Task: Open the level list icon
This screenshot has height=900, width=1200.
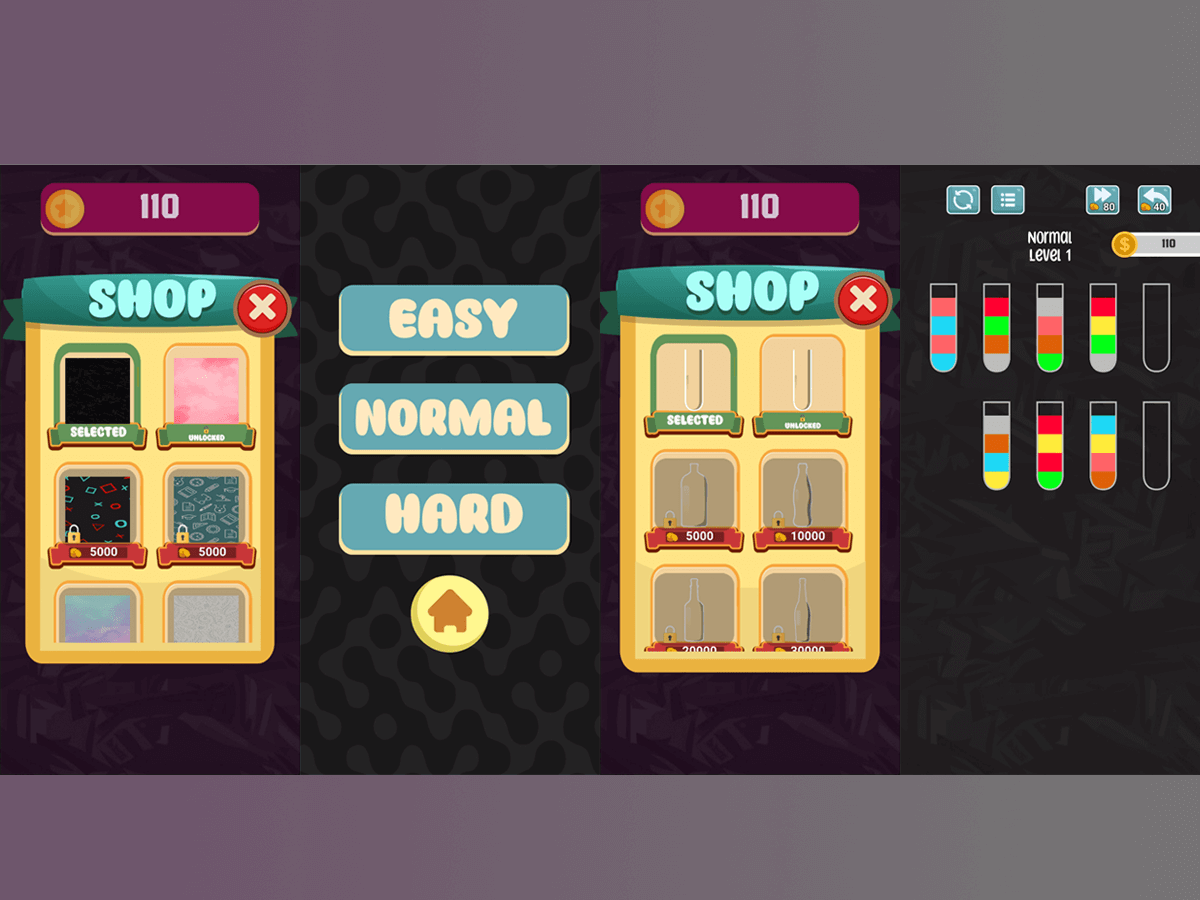Action: pos(1007,200)
